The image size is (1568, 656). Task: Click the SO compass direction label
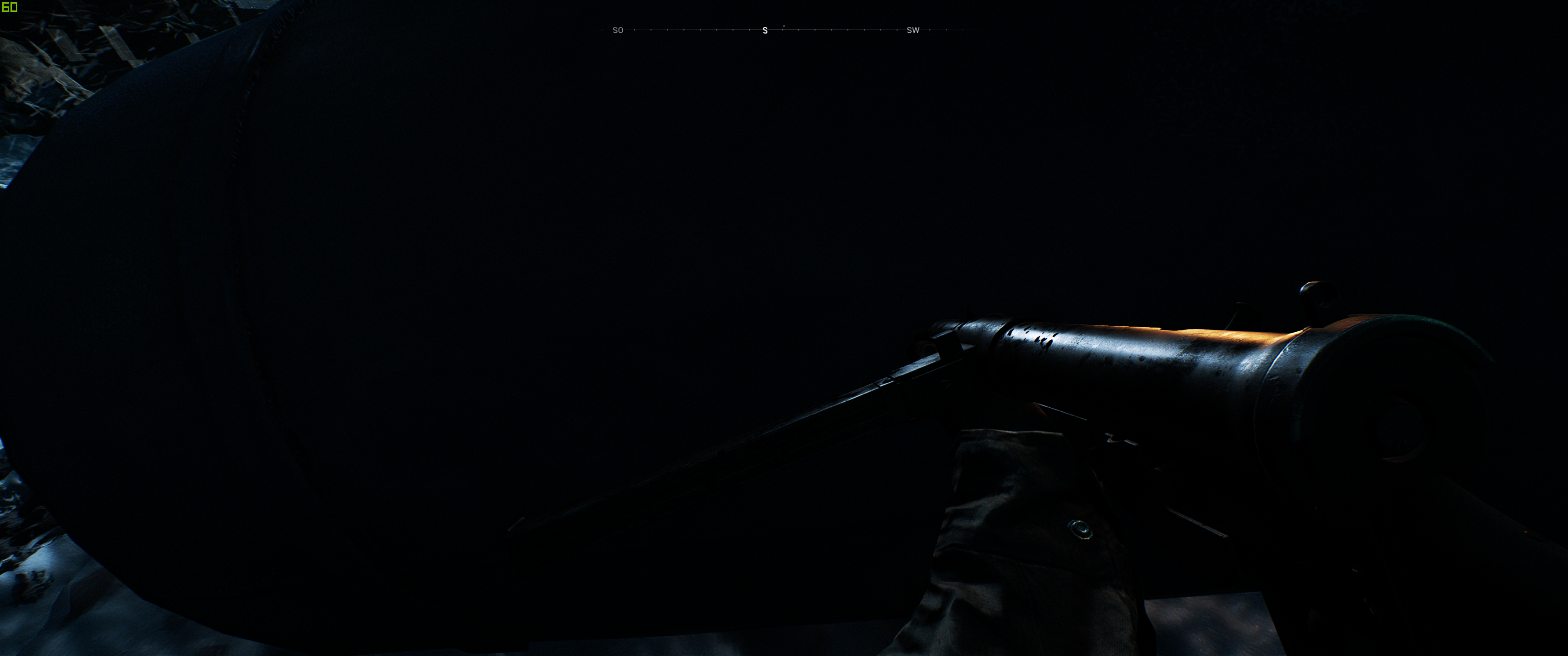pyautogui.click(x=619, y=30)
